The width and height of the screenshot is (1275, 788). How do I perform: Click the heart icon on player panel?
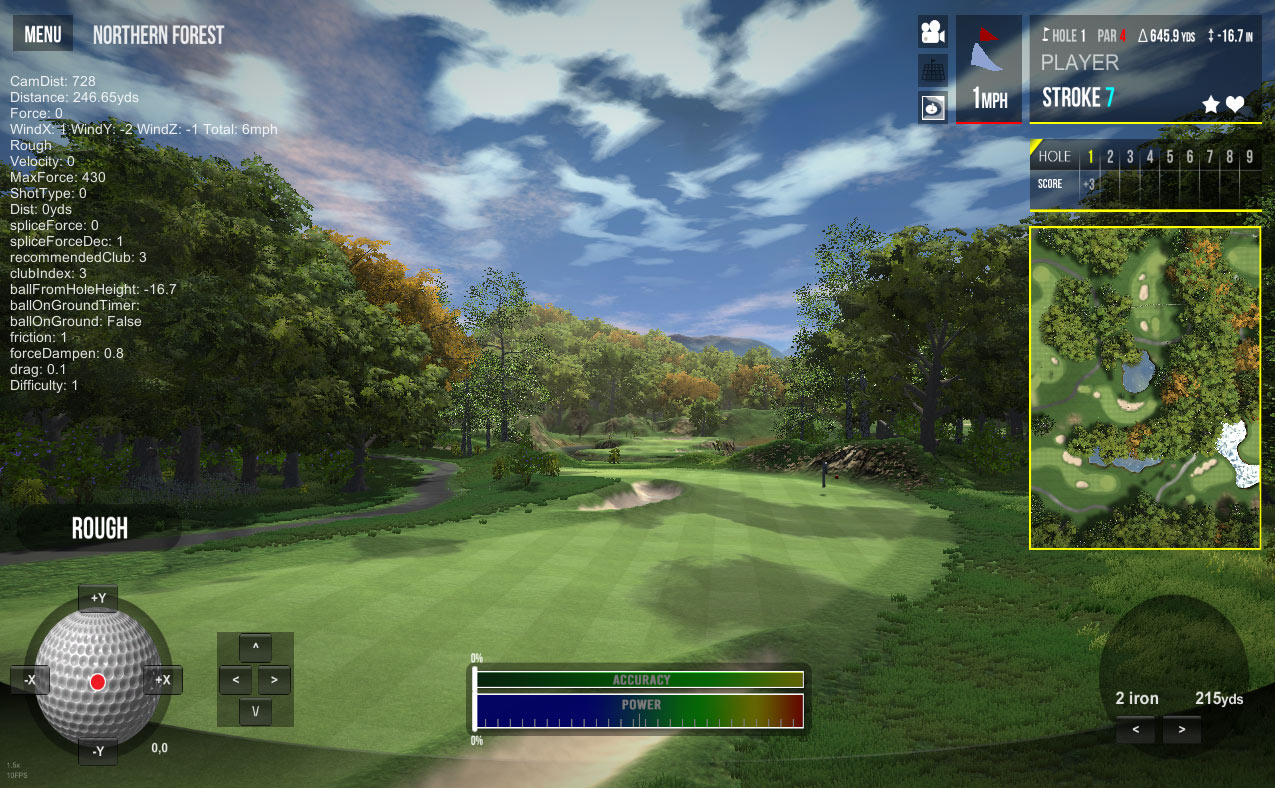click(1235, 104)
